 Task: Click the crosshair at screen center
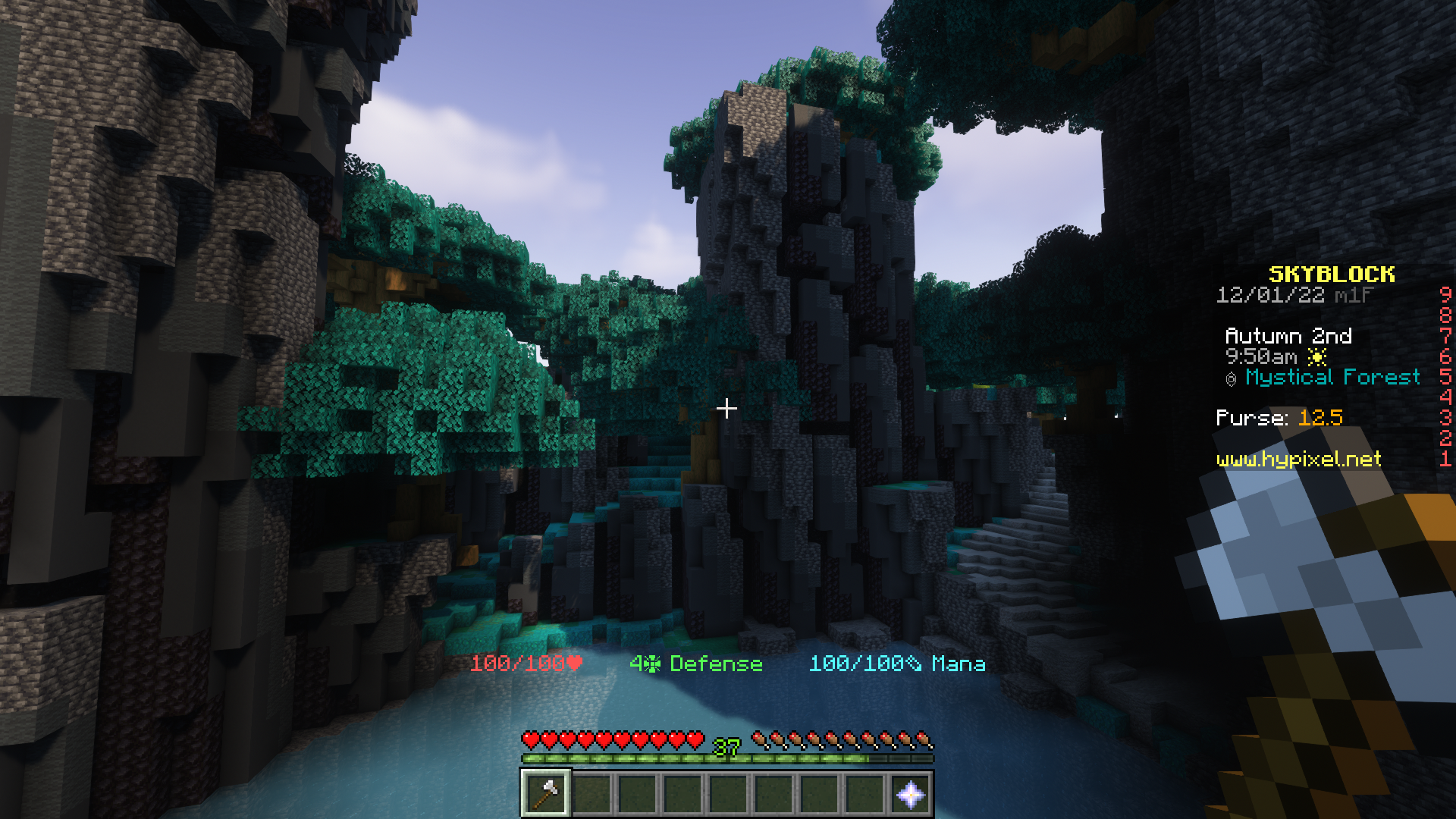(728, 408)
